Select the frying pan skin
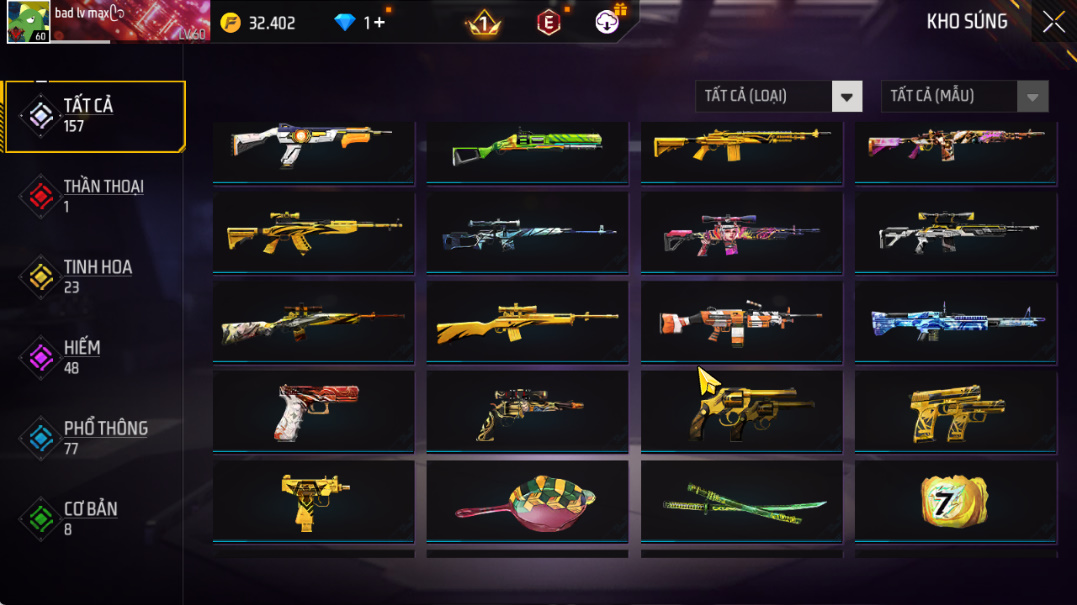The width and height of the screenshot is (1077, 605). coord(527,500)
